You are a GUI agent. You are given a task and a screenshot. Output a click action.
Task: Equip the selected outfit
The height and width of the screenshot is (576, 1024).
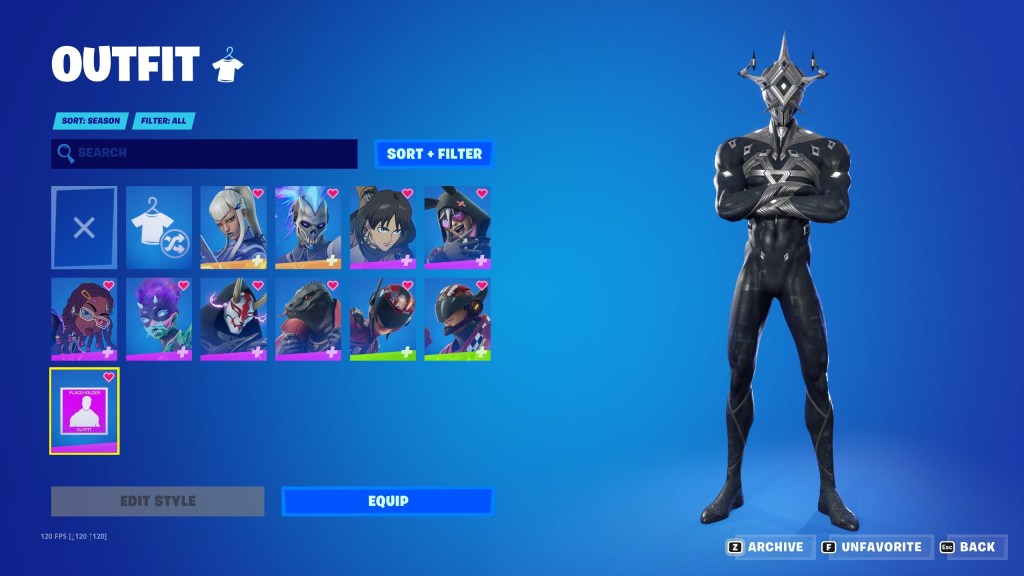[x=387, y=501]
